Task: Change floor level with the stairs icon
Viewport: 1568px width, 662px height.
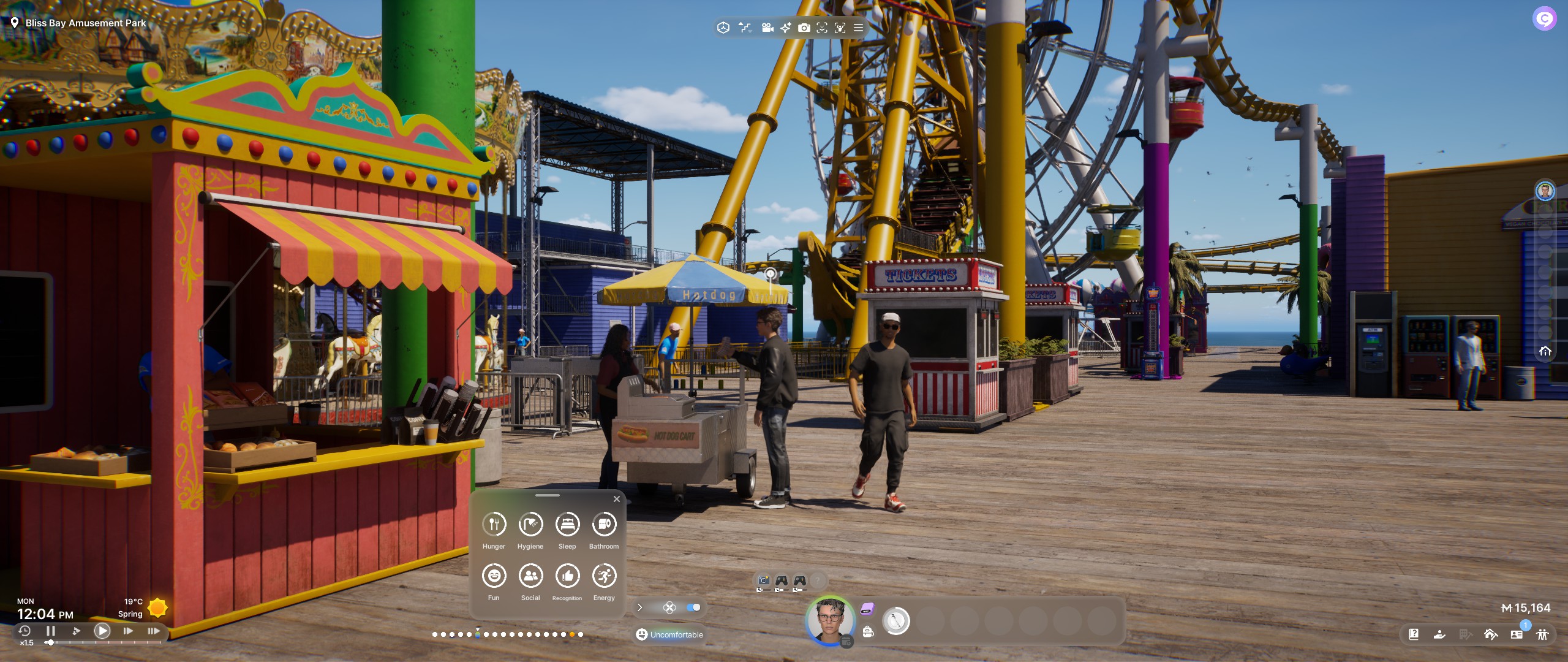Action: click(x=745, y=28)
